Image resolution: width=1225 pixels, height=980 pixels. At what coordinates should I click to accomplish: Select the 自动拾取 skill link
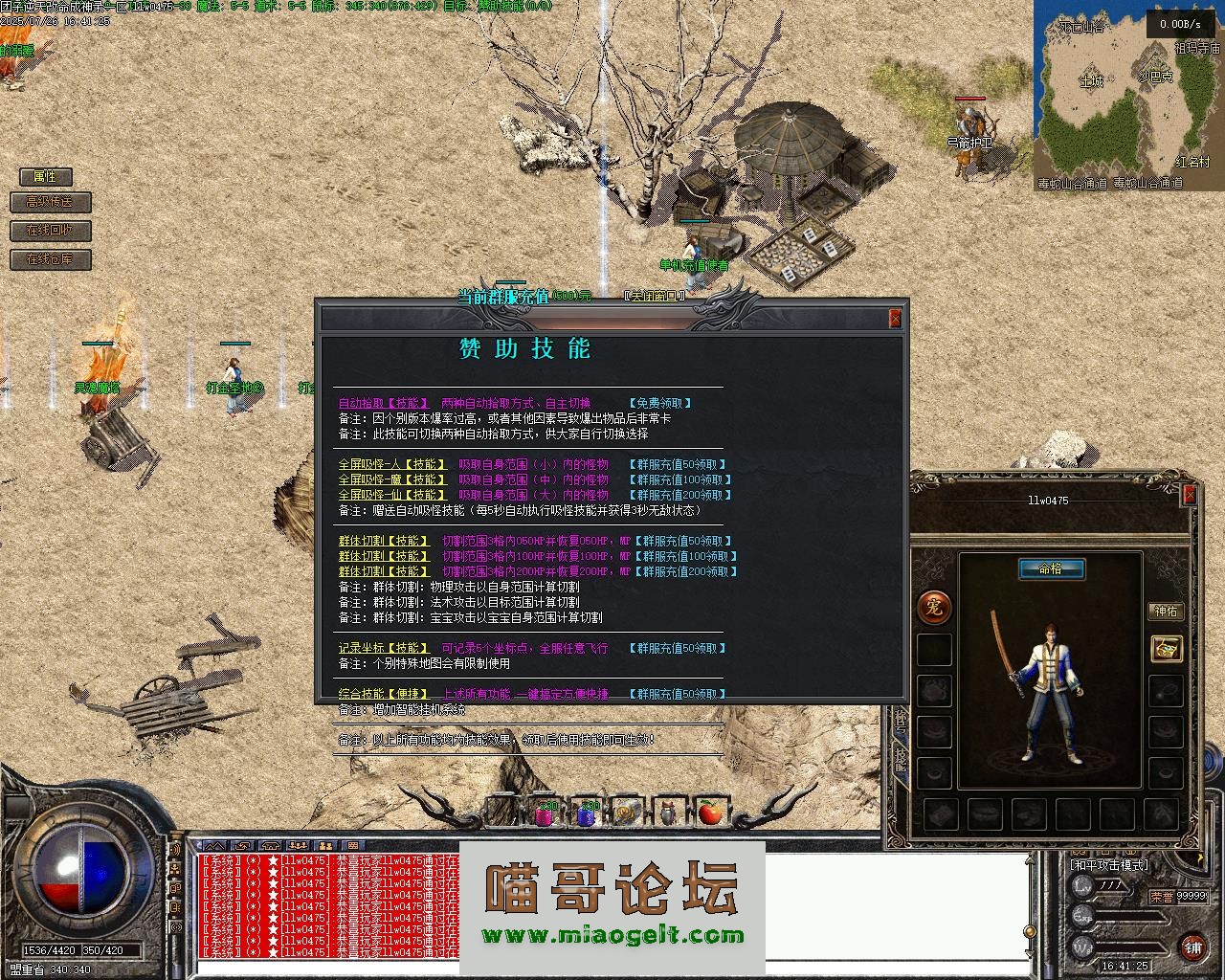[378, 403]
